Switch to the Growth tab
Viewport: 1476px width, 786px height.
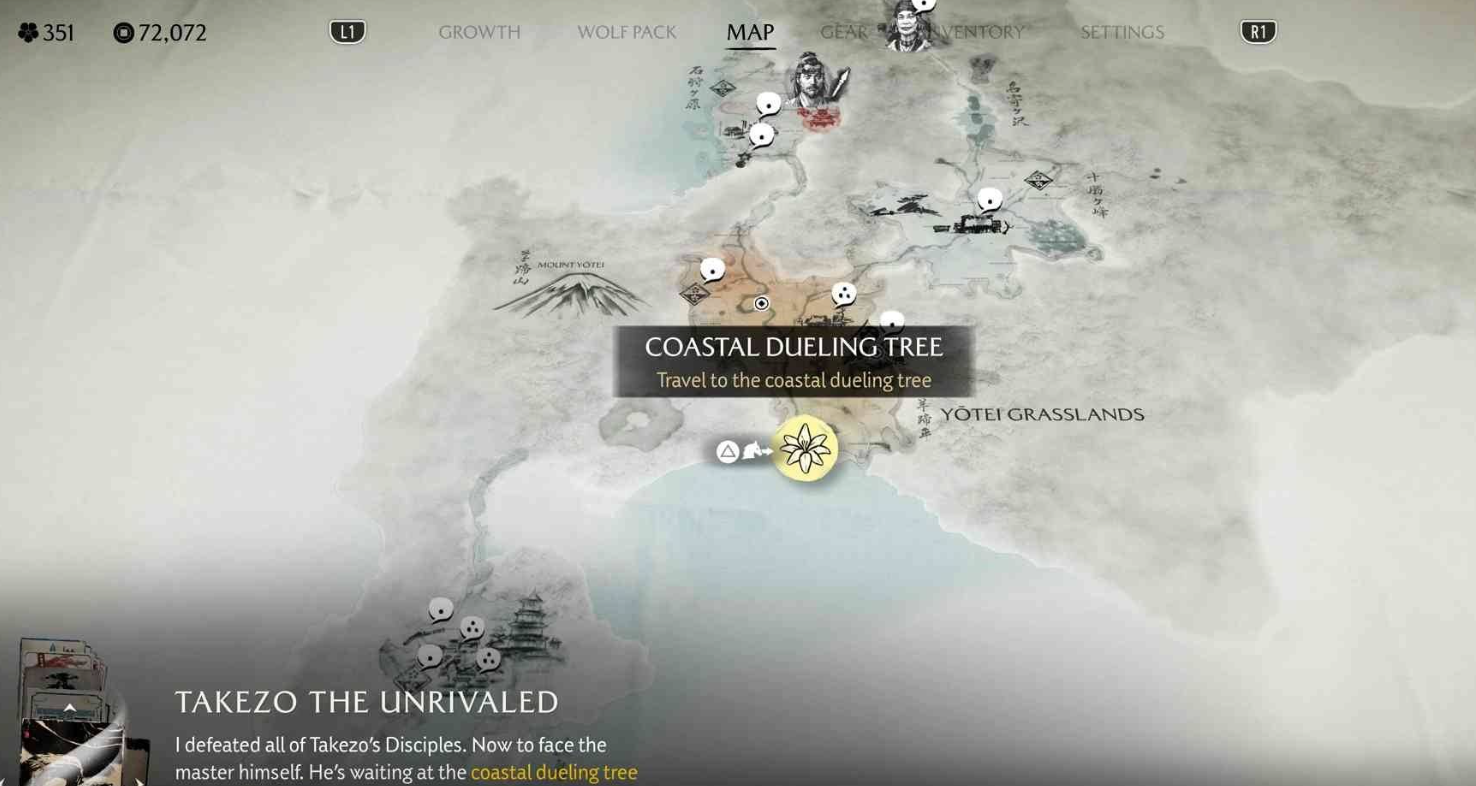pos(479,32)
